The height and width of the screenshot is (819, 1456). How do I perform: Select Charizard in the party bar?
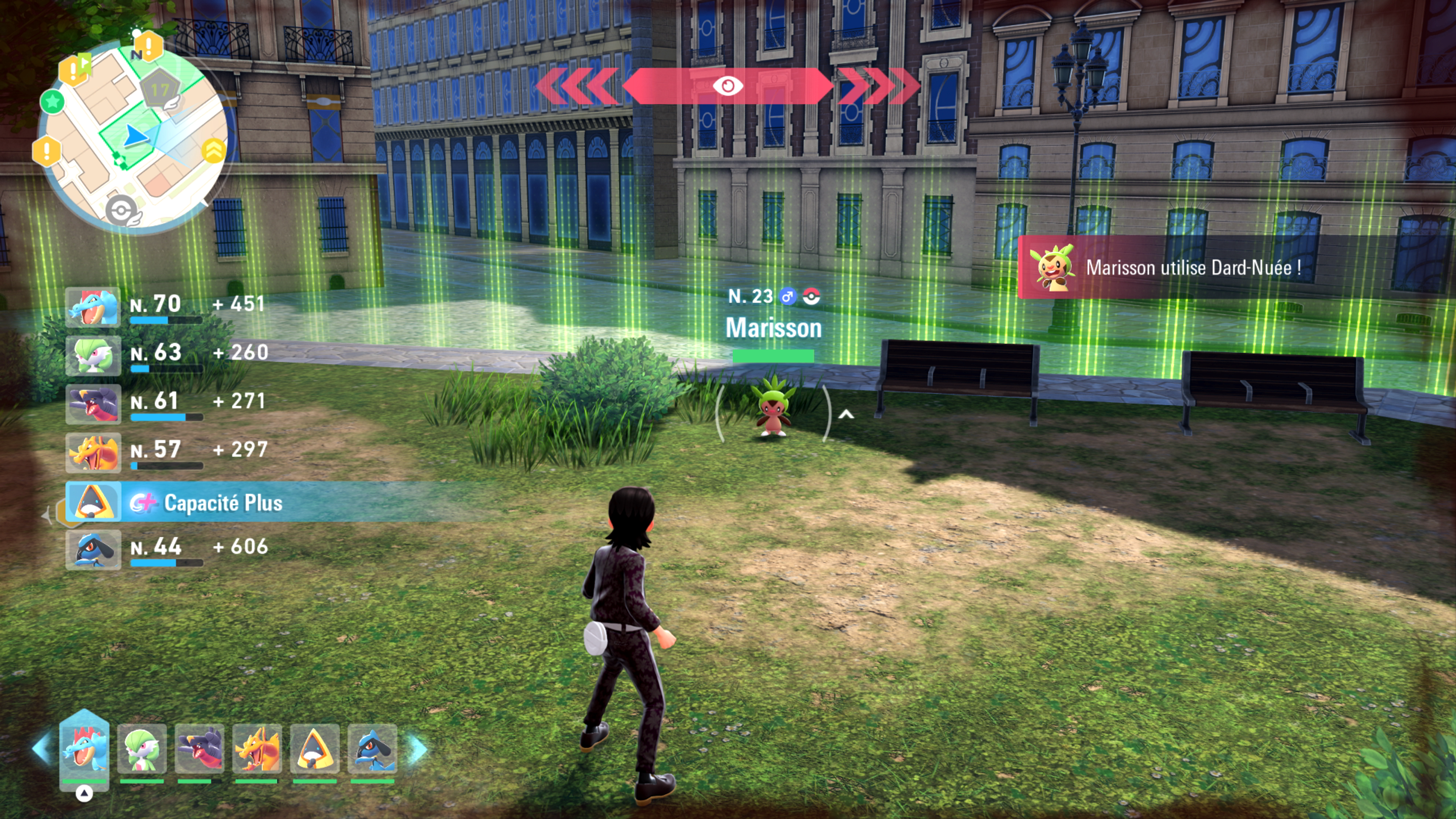coord(257,749)
